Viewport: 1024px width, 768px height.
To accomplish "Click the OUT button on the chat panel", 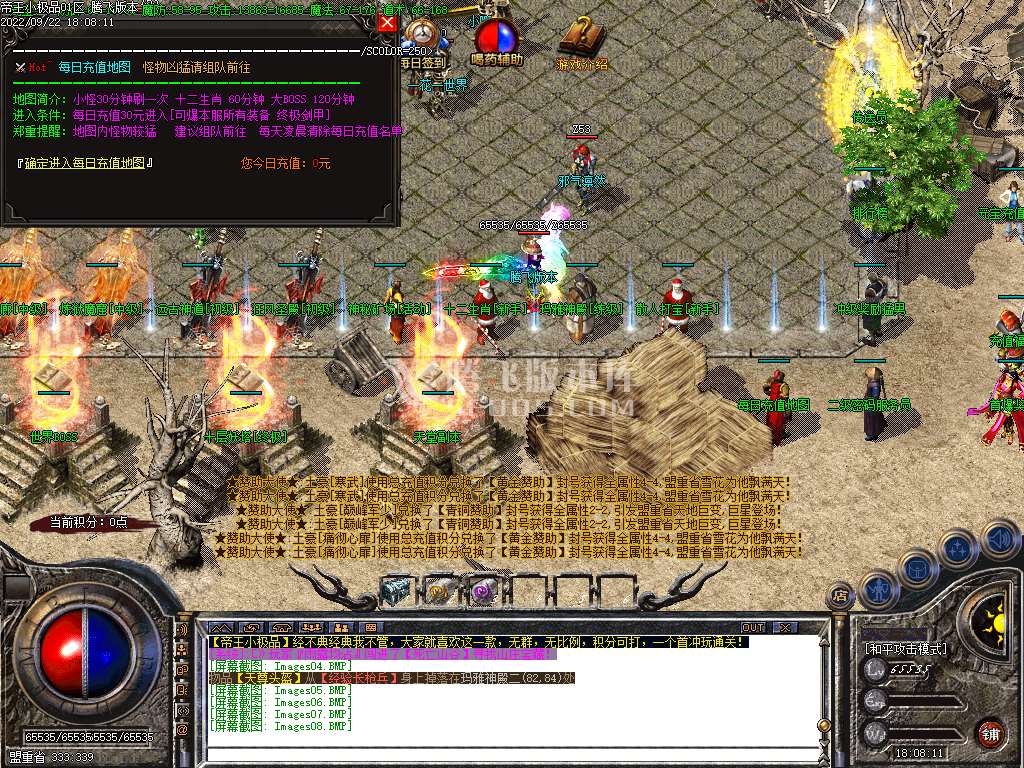I will pos(752,627).
